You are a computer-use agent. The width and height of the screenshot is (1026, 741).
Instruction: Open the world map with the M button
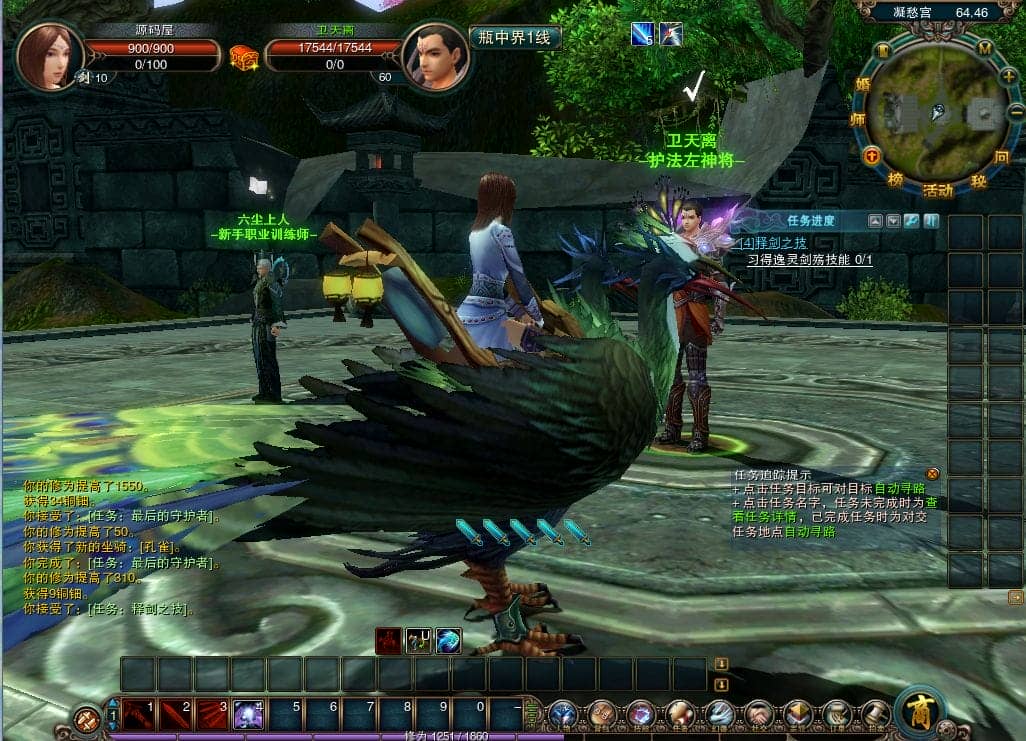(984, 48)
